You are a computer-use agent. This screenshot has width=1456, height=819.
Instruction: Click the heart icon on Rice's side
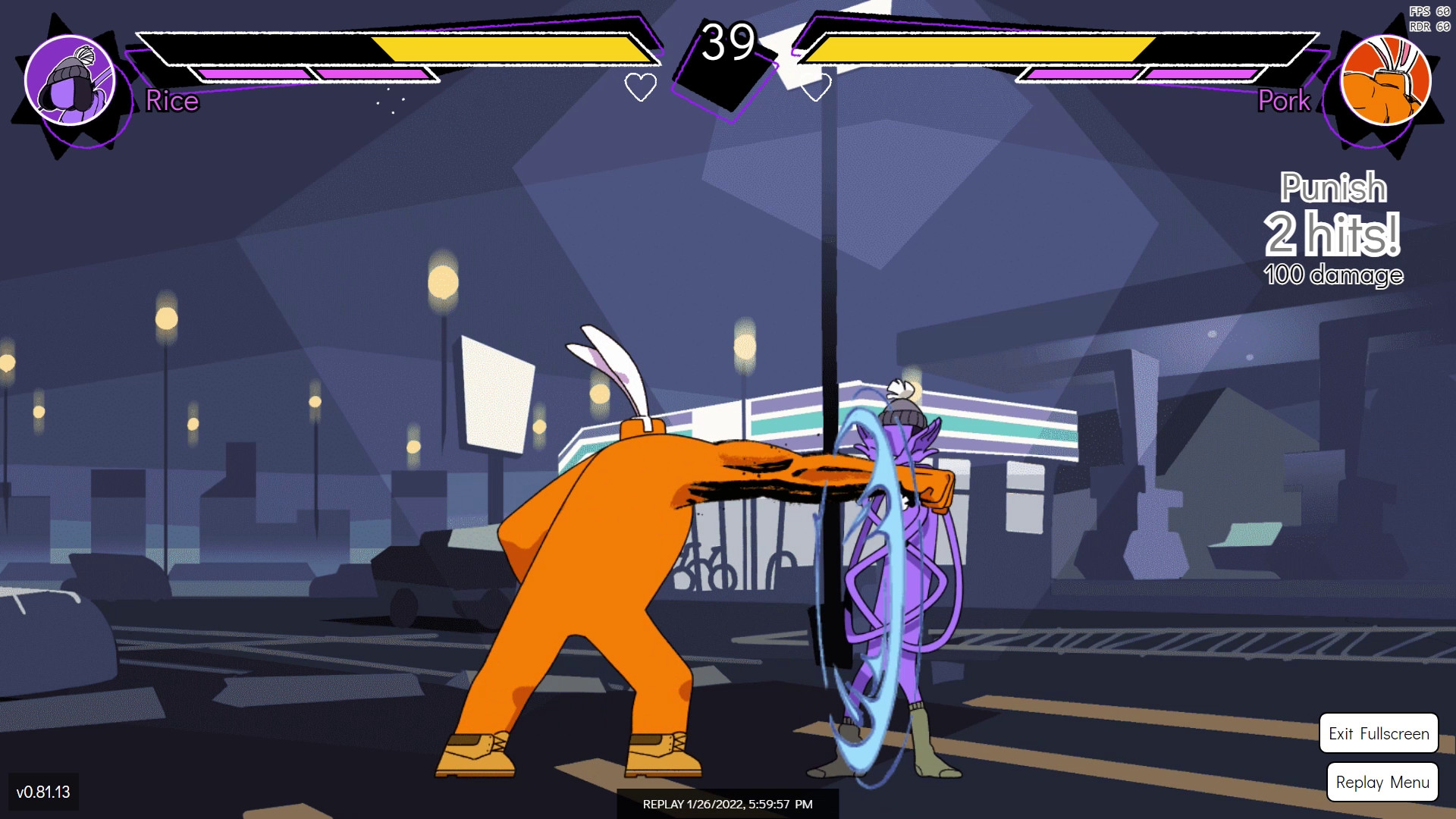point(642,86)
